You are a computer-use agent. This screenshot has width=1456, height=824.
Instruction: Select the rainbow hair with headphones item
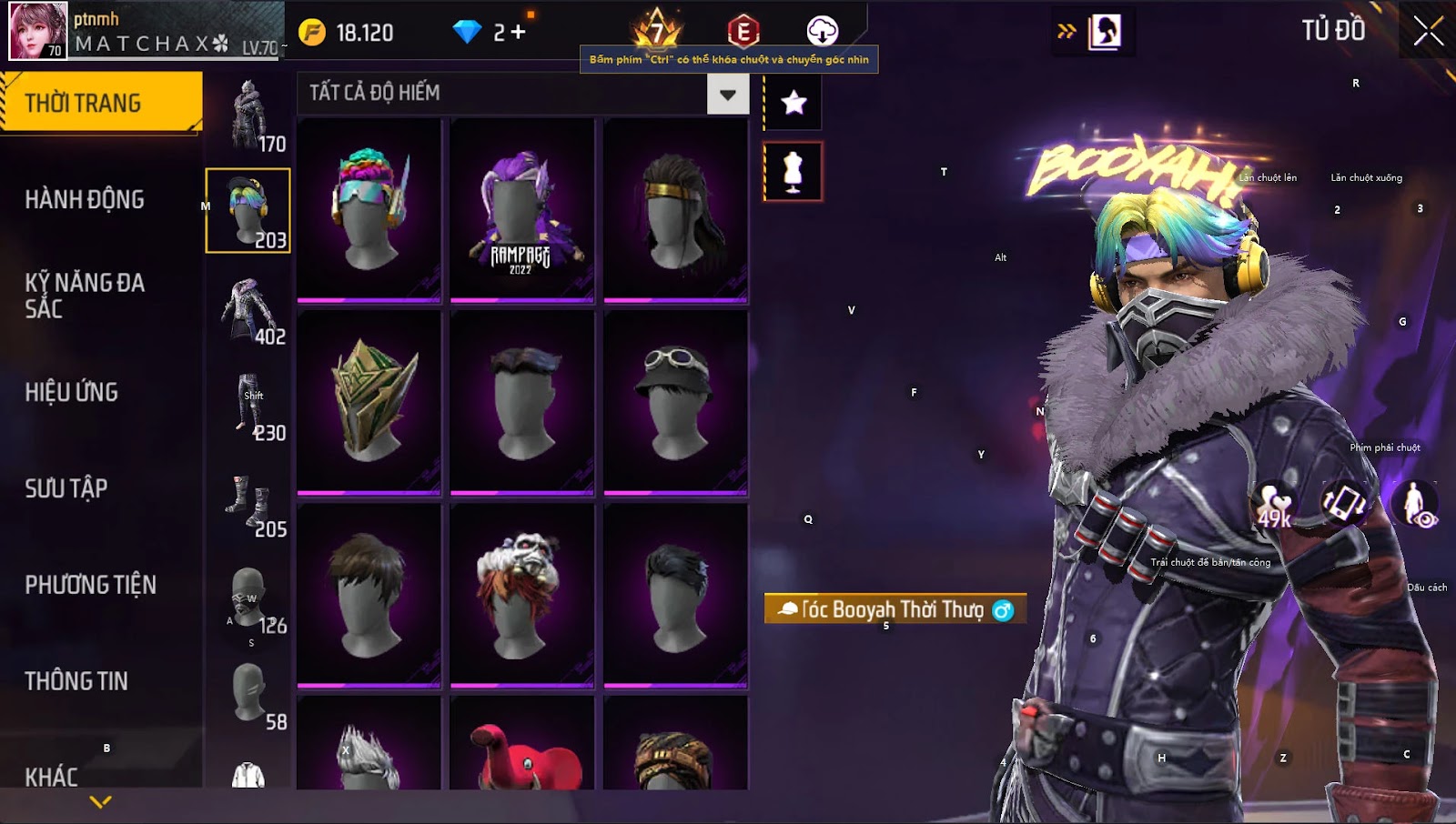pos(369,209)
